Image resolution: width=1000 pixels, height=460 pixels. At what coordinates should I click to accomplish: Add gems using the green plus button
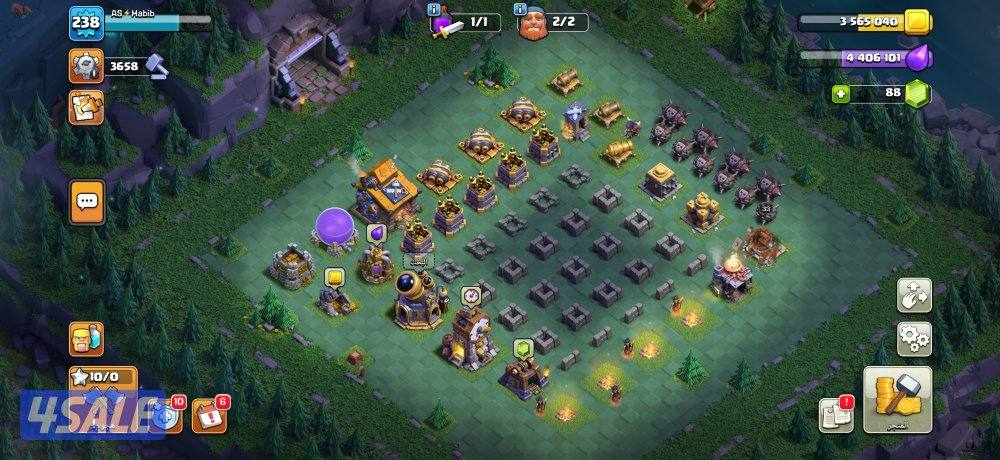842,93
